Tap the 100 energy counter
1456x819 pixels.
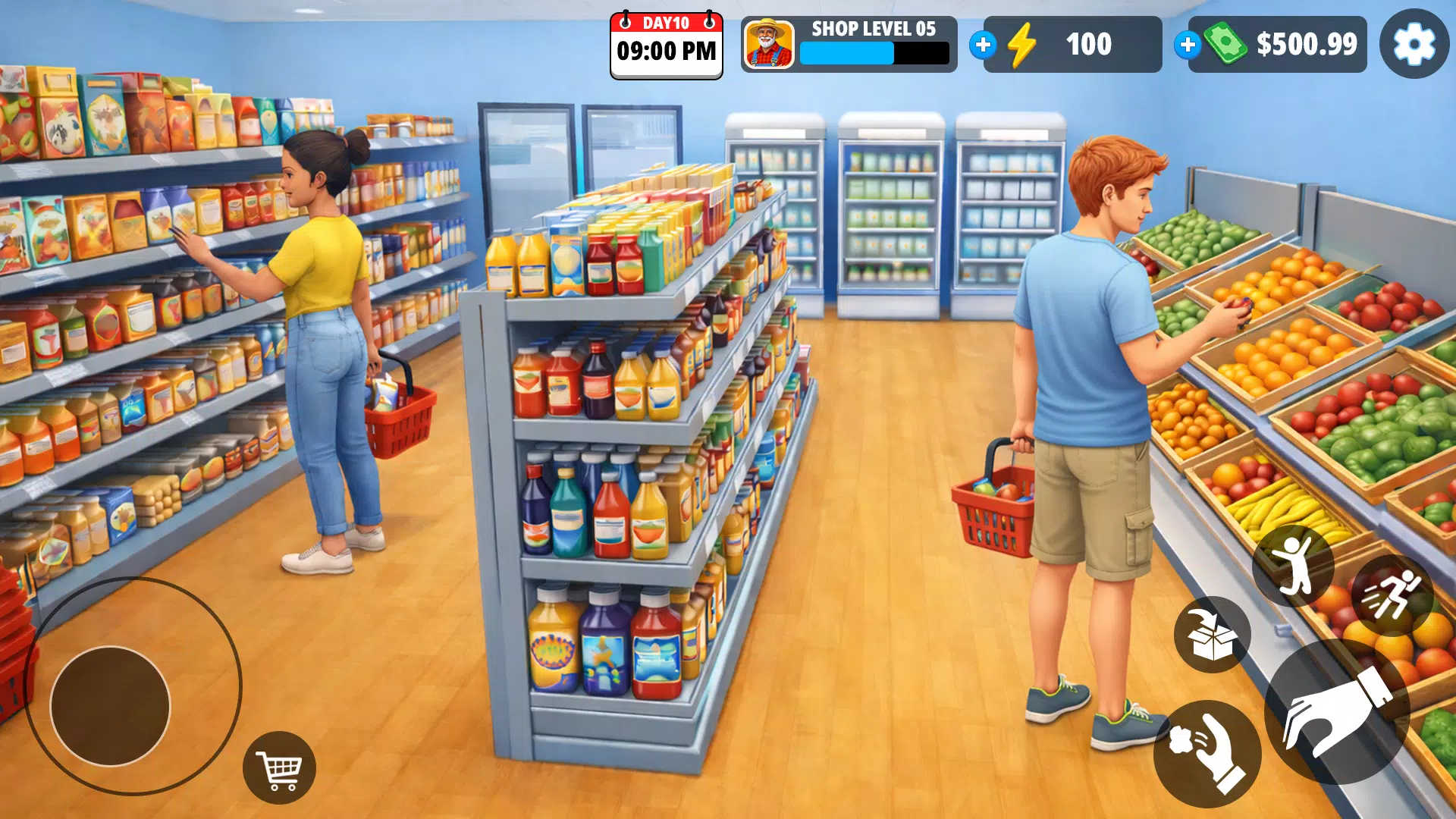tap(1088, 45)
